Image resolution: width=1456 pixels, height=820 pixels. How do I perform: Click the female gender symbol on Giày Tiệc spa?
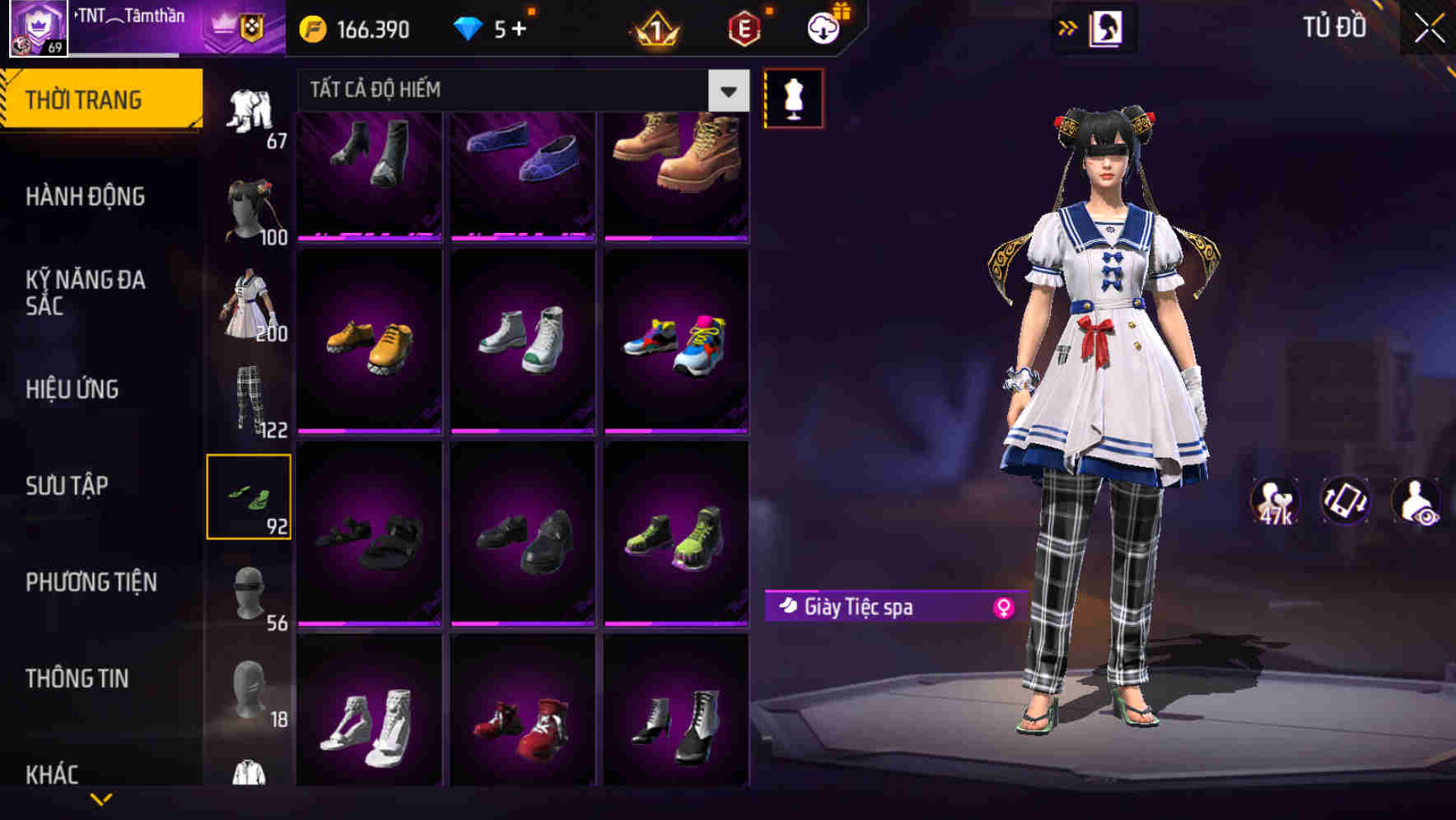(1004, 607)
